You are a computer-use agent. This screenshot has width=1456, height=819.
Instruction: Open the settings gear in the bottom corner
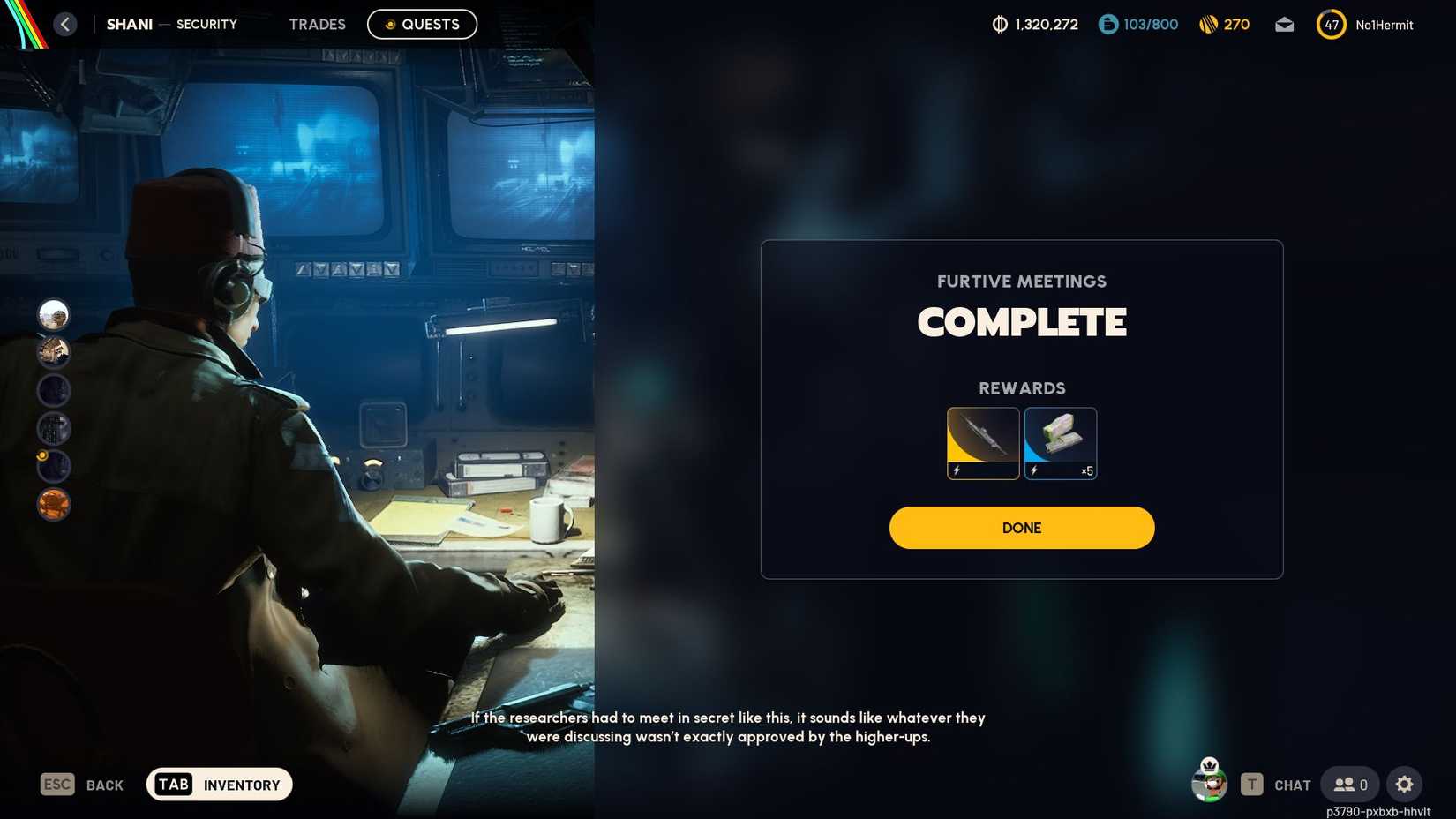click(x=1404, y=784)
